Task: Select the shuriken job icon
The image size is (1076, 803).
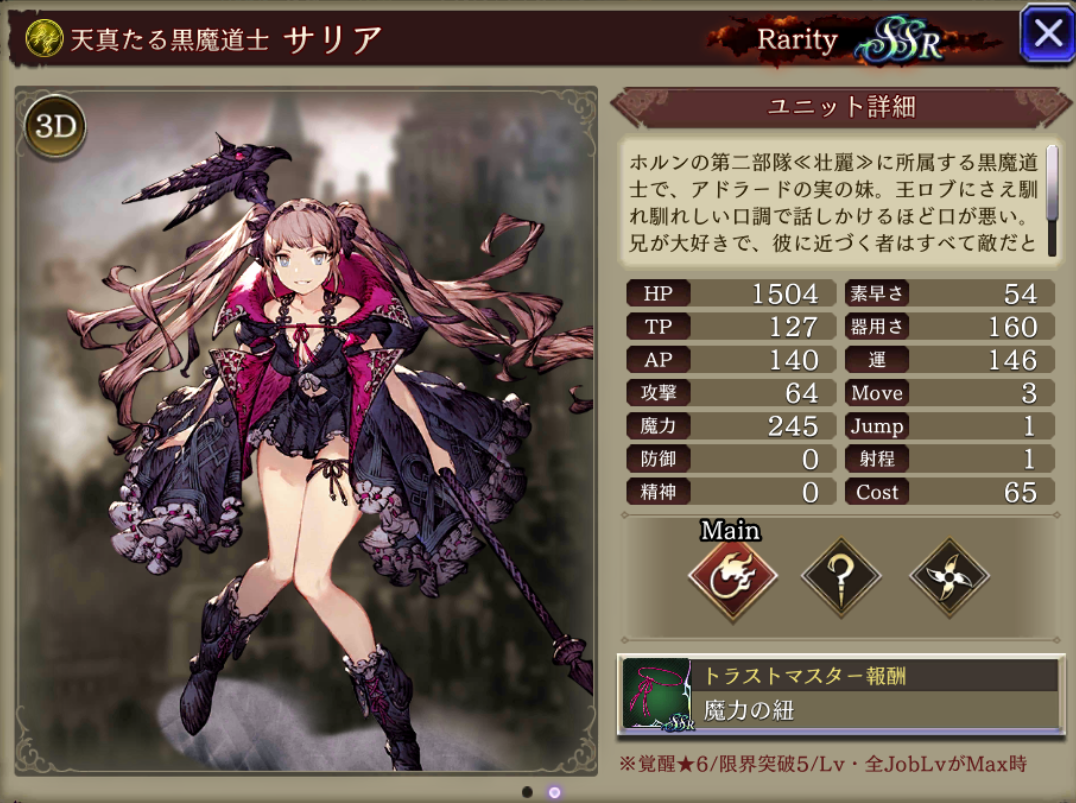Action: click(x=948, y=577)
